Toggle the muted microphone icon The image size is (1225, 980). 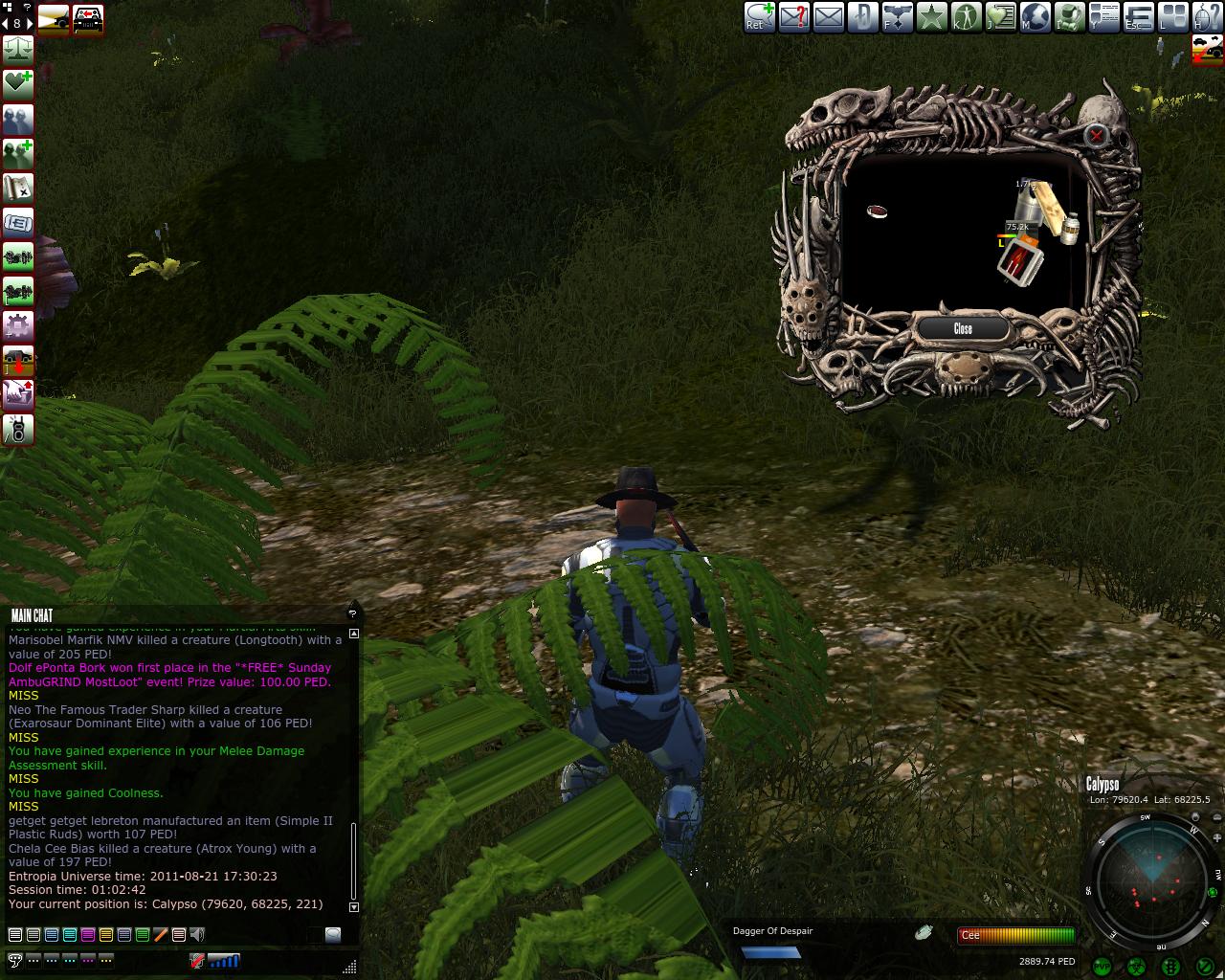click(197, 960)
